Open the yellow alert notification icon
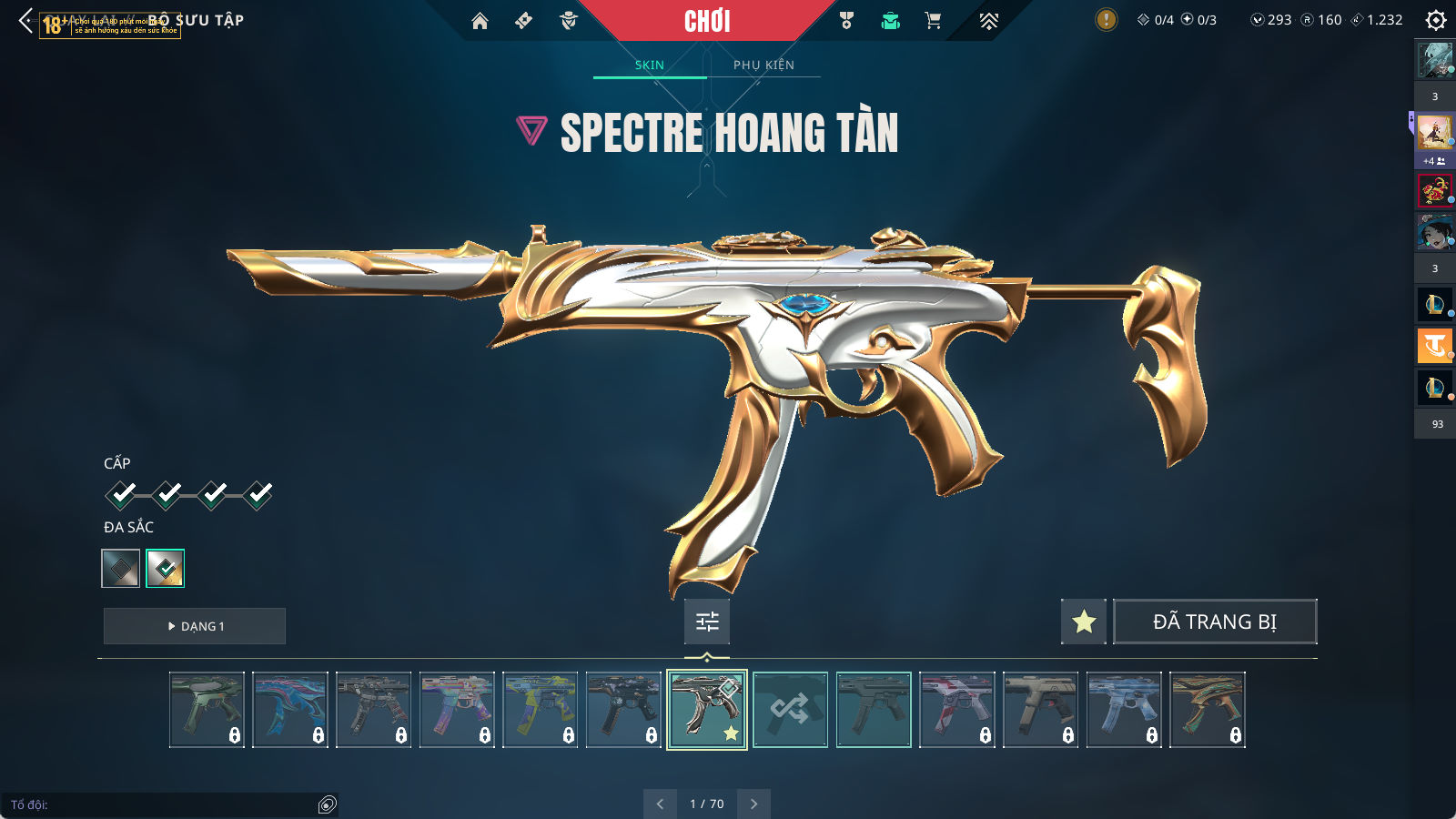The image size is (1456, 819). point(1106,19)
